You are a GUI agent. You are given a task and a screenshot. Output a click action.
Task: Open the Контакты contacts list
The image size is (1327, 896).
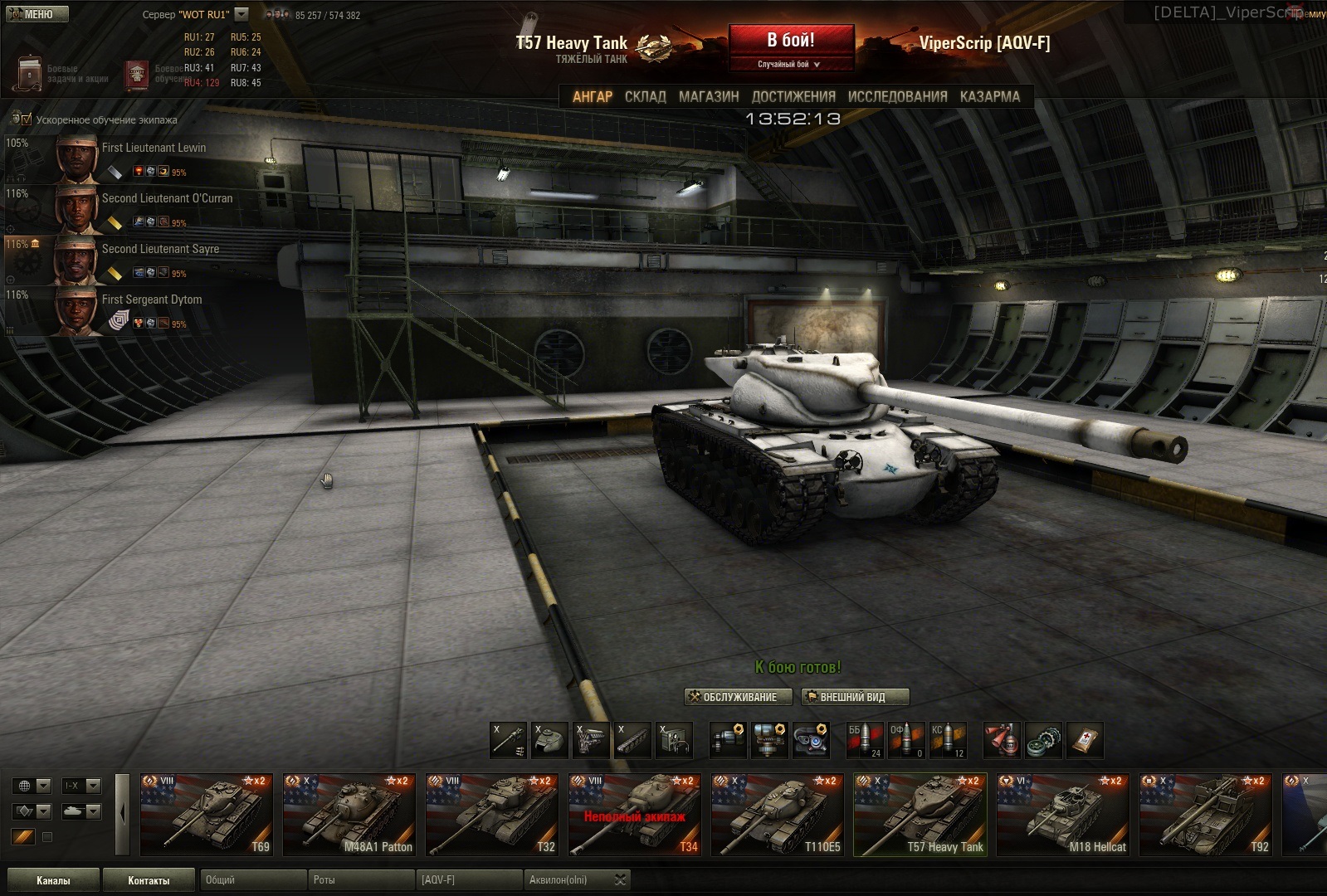[149, 880]
